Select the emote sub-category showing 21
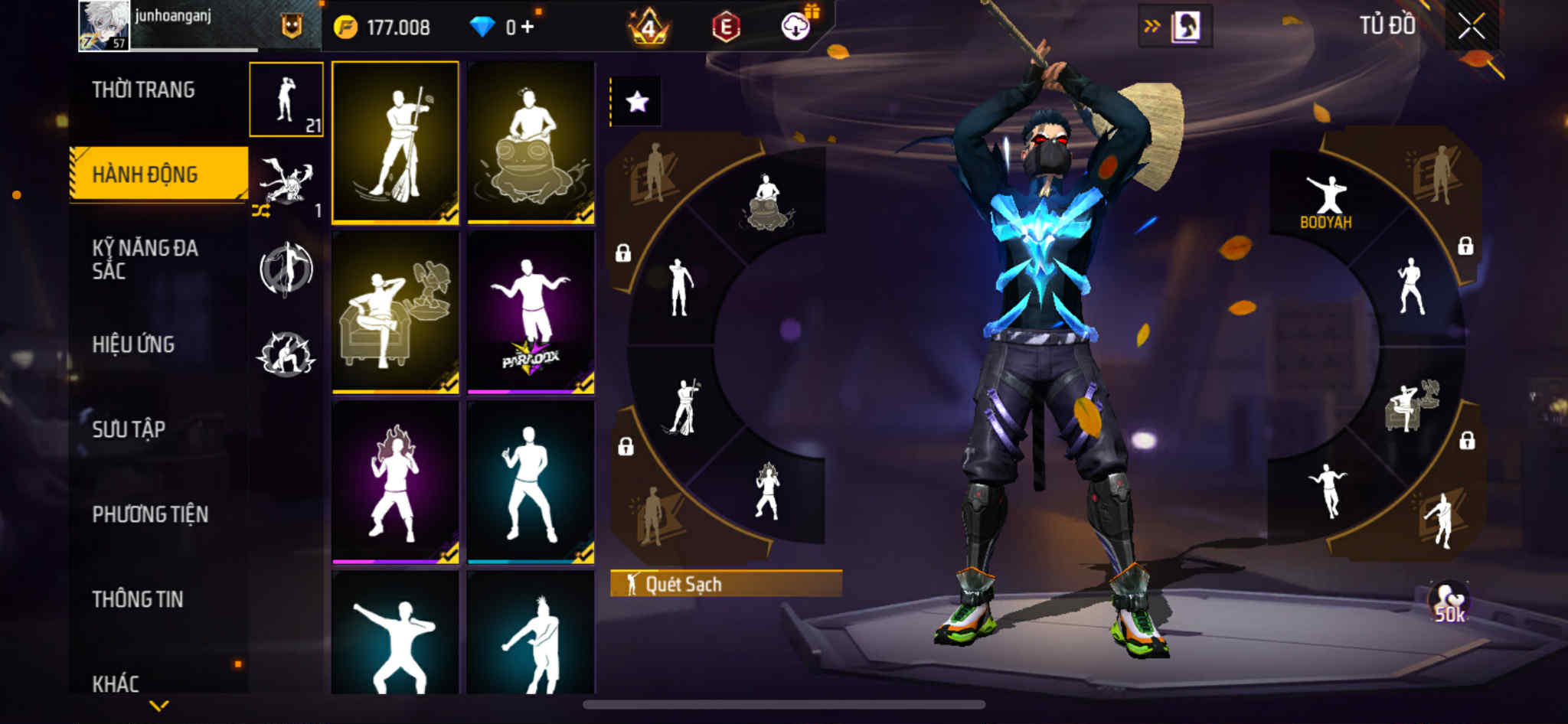 tap(286, 99)
